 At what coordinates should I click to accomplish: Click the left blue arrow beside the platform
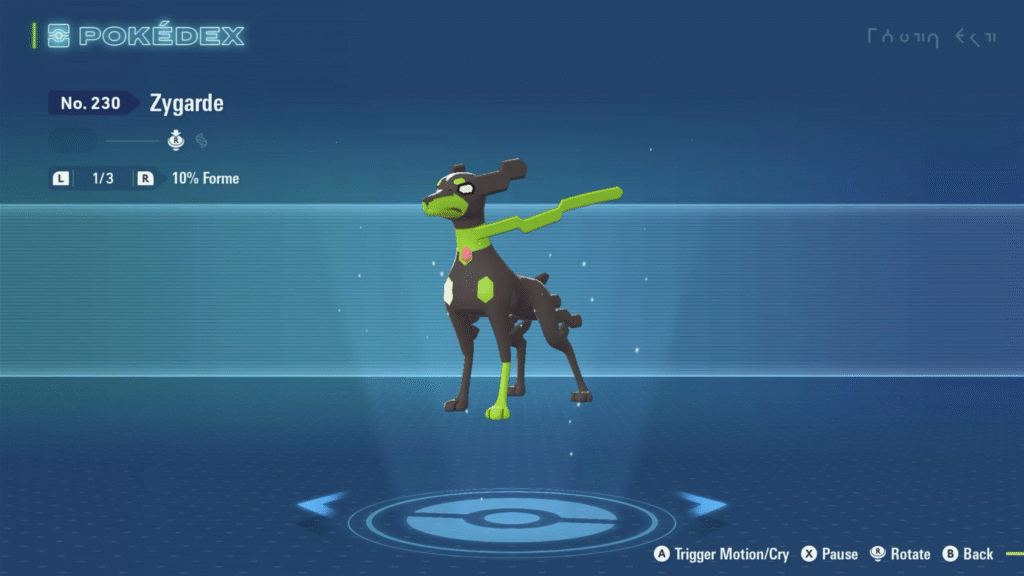click(x=322, y=505)
